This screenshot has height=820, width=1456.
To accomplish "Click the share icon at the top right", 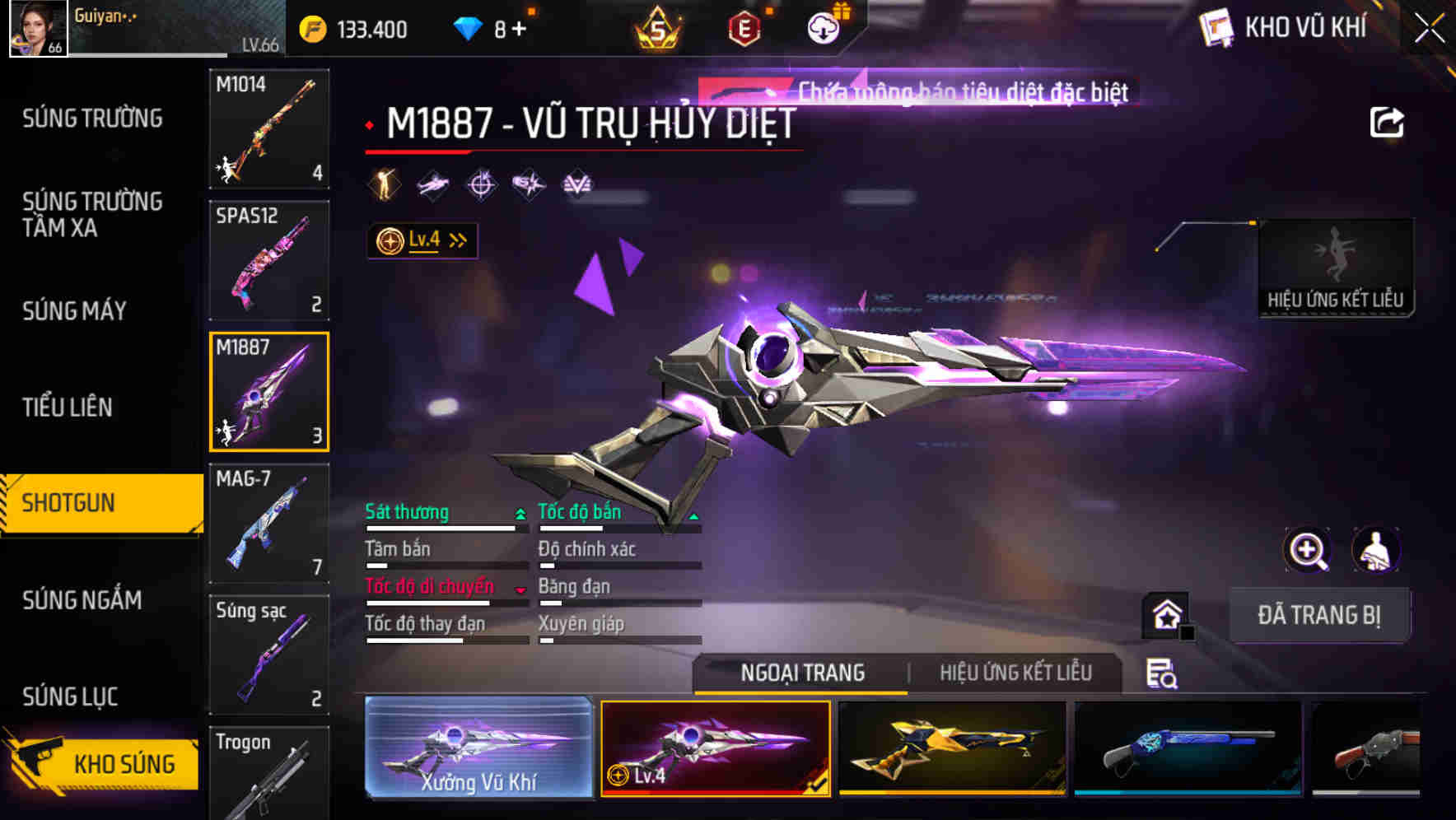I will (x=1388, y=121).
